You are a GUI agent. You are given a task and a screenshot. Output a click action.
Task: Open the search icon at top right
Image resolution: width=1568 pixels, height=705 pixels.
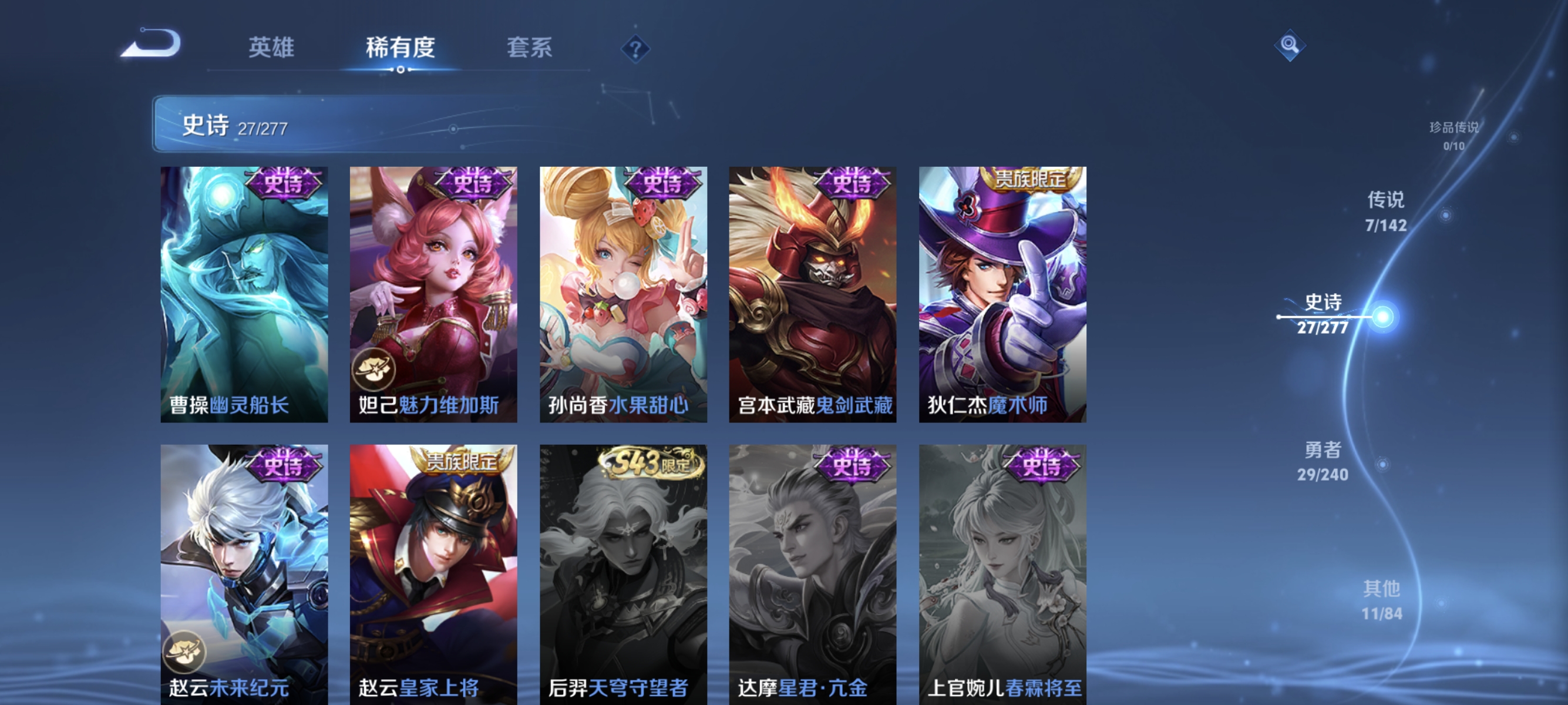pos(1291,47)
